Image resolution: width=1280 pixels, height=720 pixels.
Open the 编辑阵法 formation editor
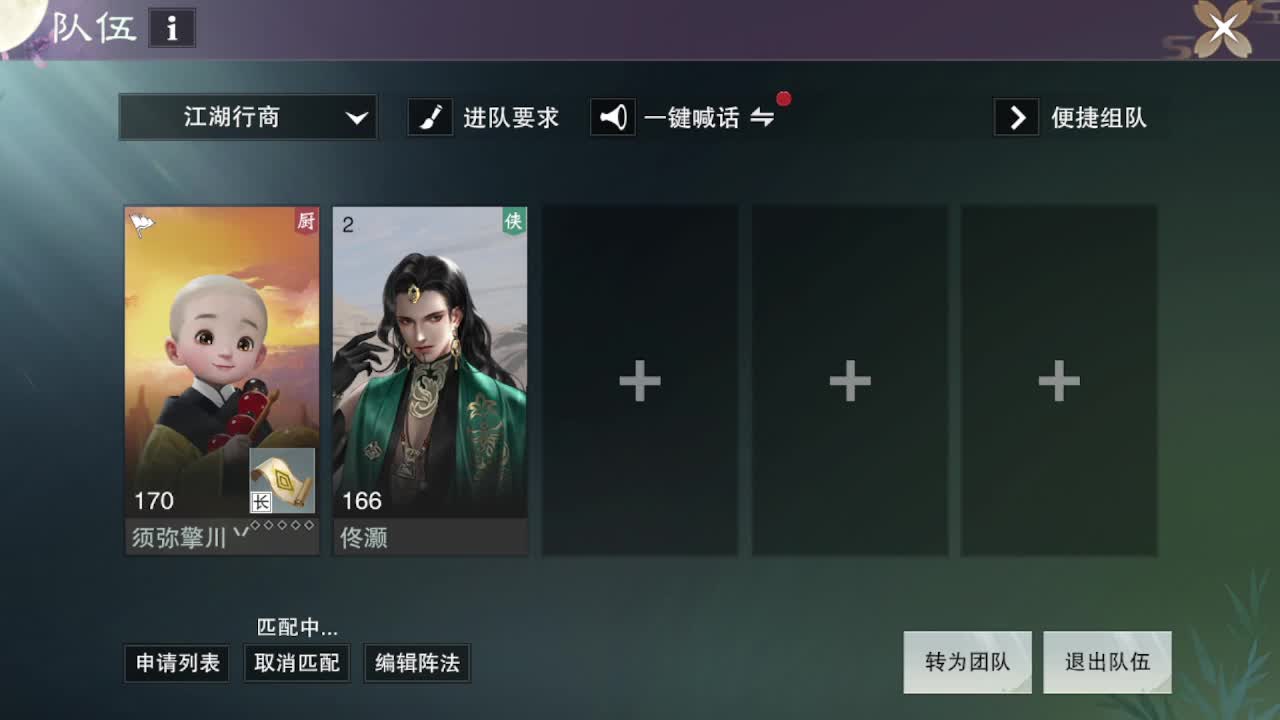point(417,663)
